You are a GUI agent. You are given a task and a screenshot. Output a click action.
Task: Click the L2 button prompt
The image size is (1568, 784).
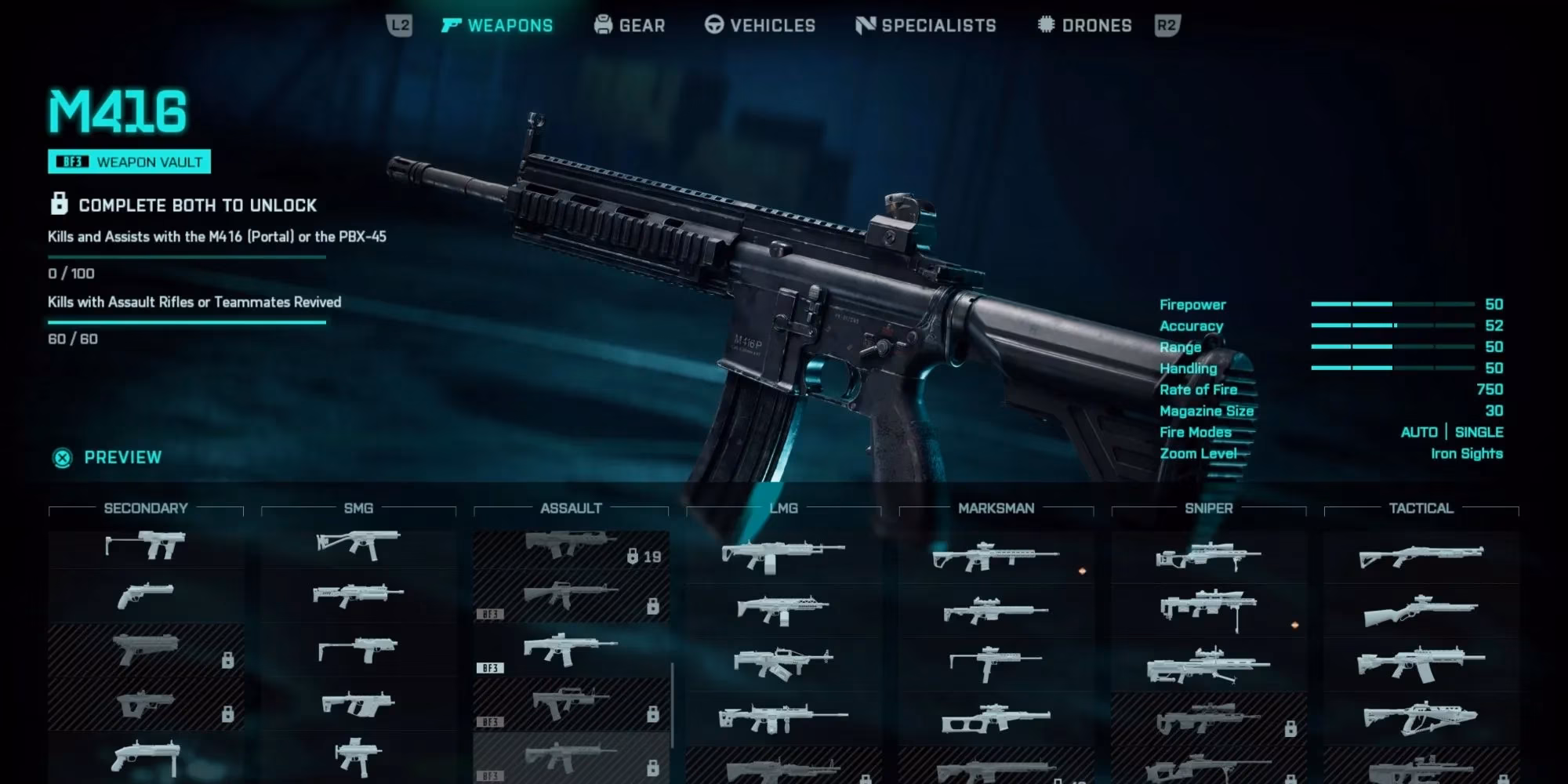(400, 25)
